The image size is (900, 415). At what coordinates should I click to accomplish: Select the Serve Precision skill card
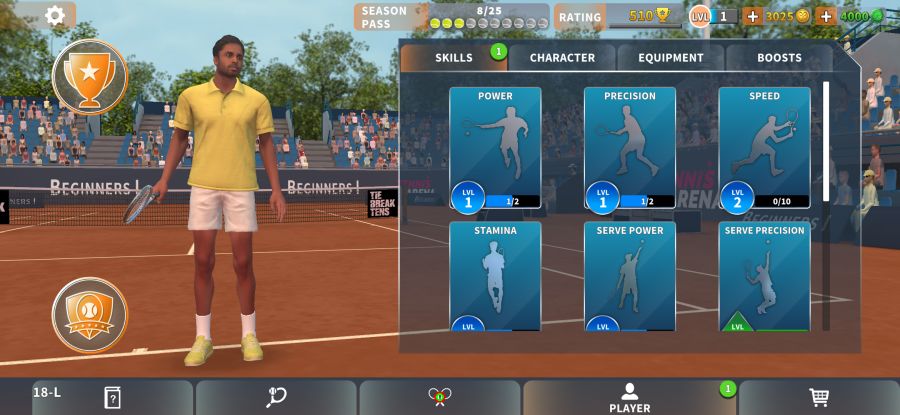[764, 277]
